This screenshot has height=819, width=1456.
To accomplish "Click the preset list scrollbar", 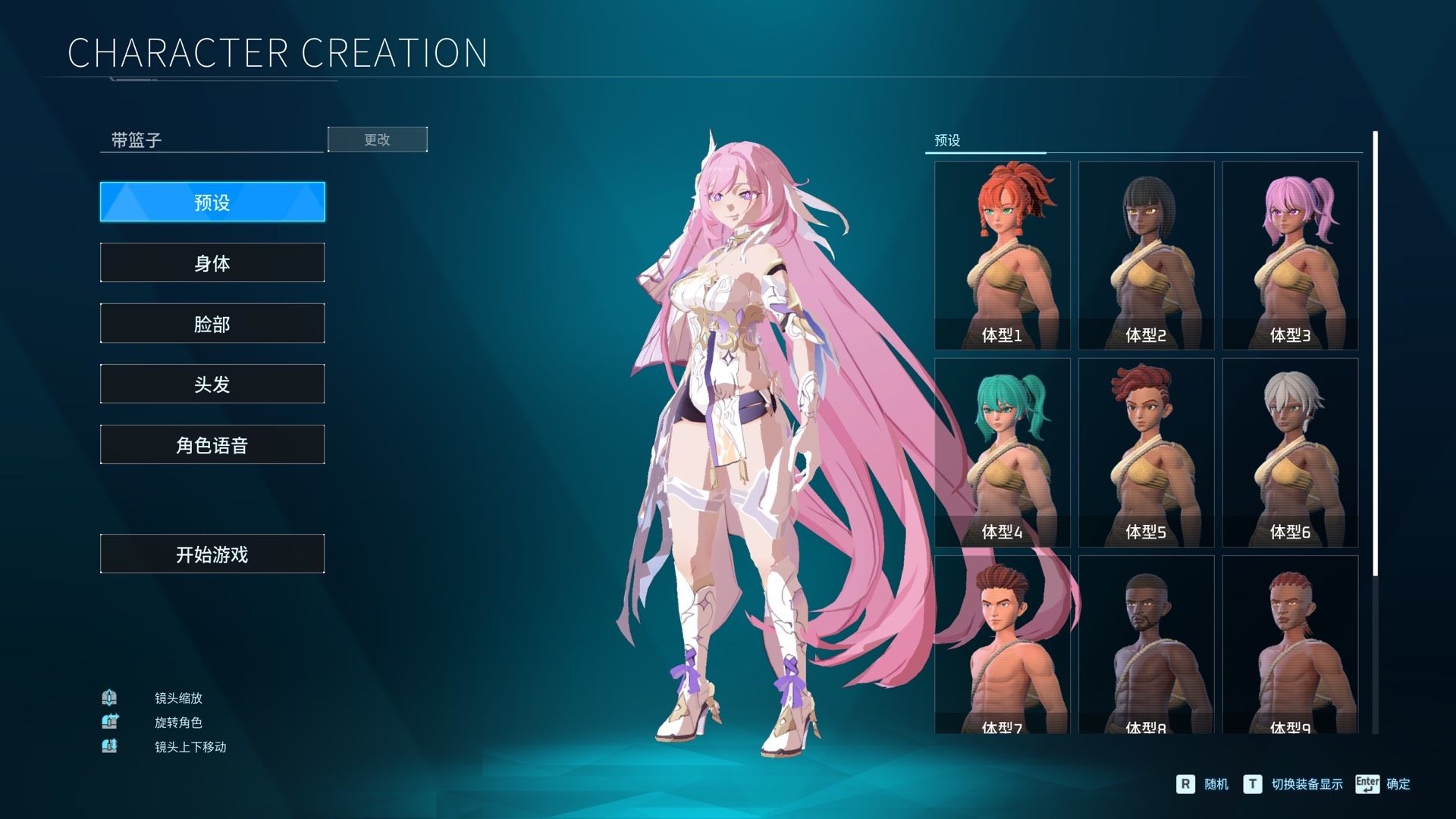I will click(1375, 353).
